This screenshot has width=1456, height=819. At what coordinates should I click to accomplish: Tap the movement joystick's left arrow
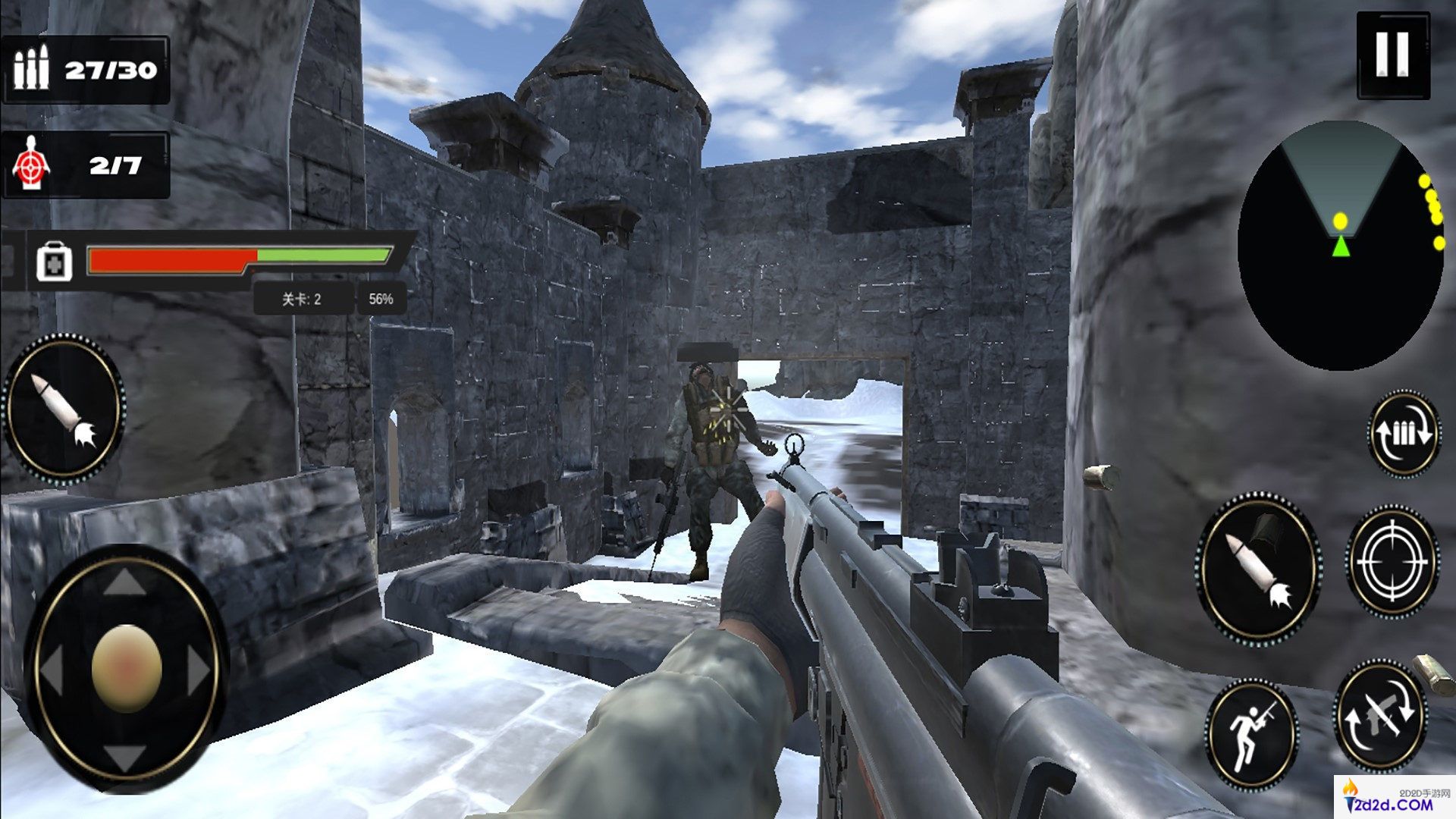[x=52, y=670]
